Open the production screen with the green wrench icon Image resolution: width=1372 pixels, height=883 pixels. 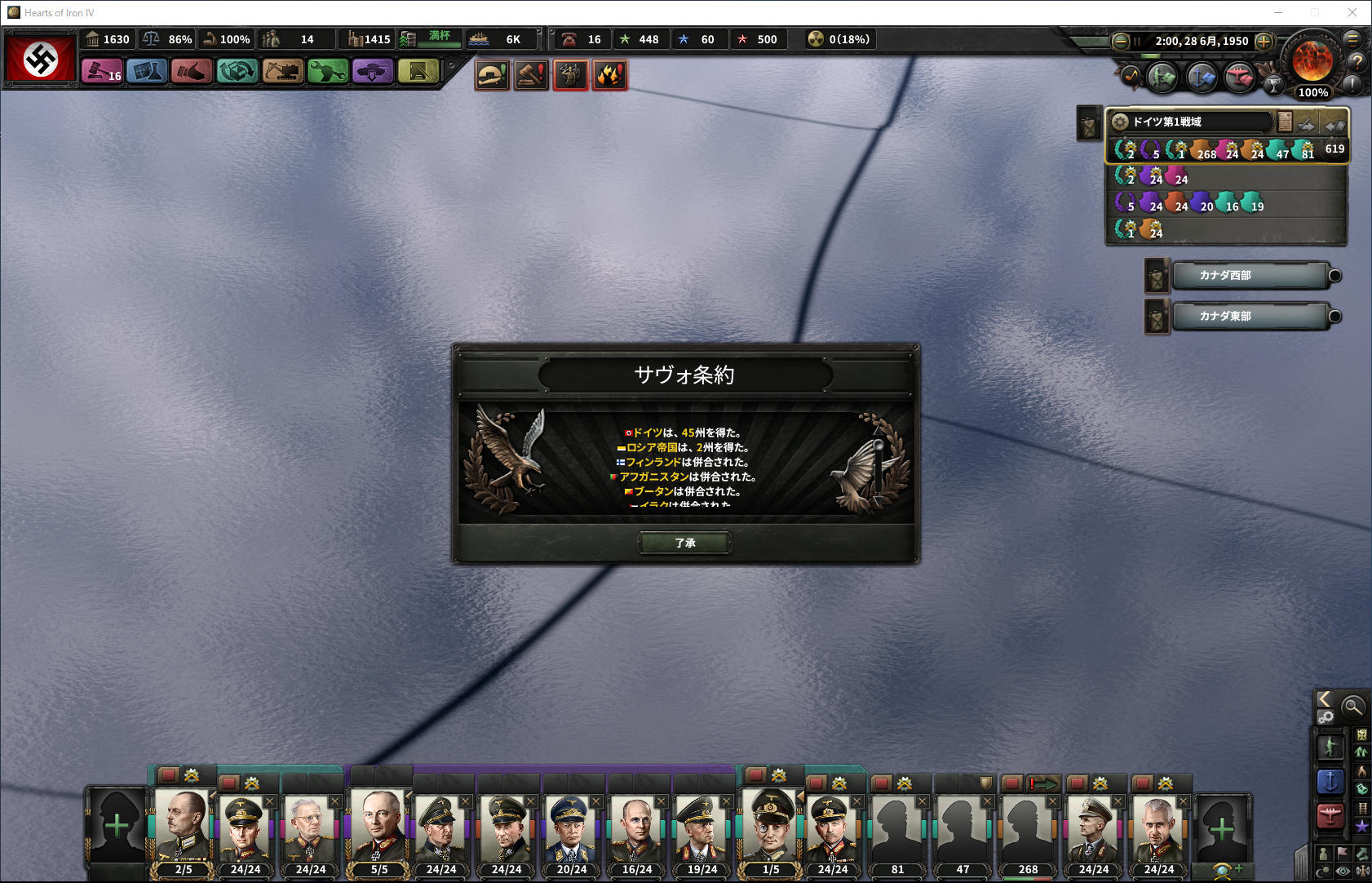[328, 72]
